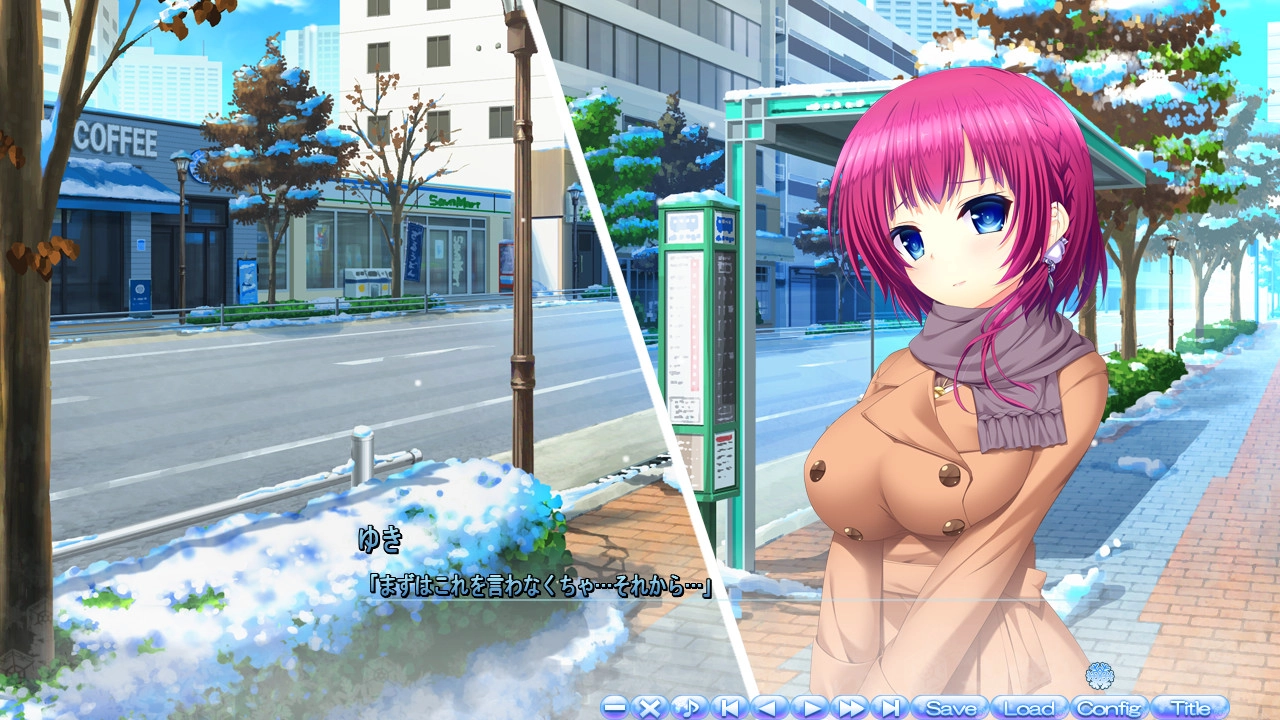Click the minus button on the toolbar
Viewport: 1280px width, 720px height.
615,708
